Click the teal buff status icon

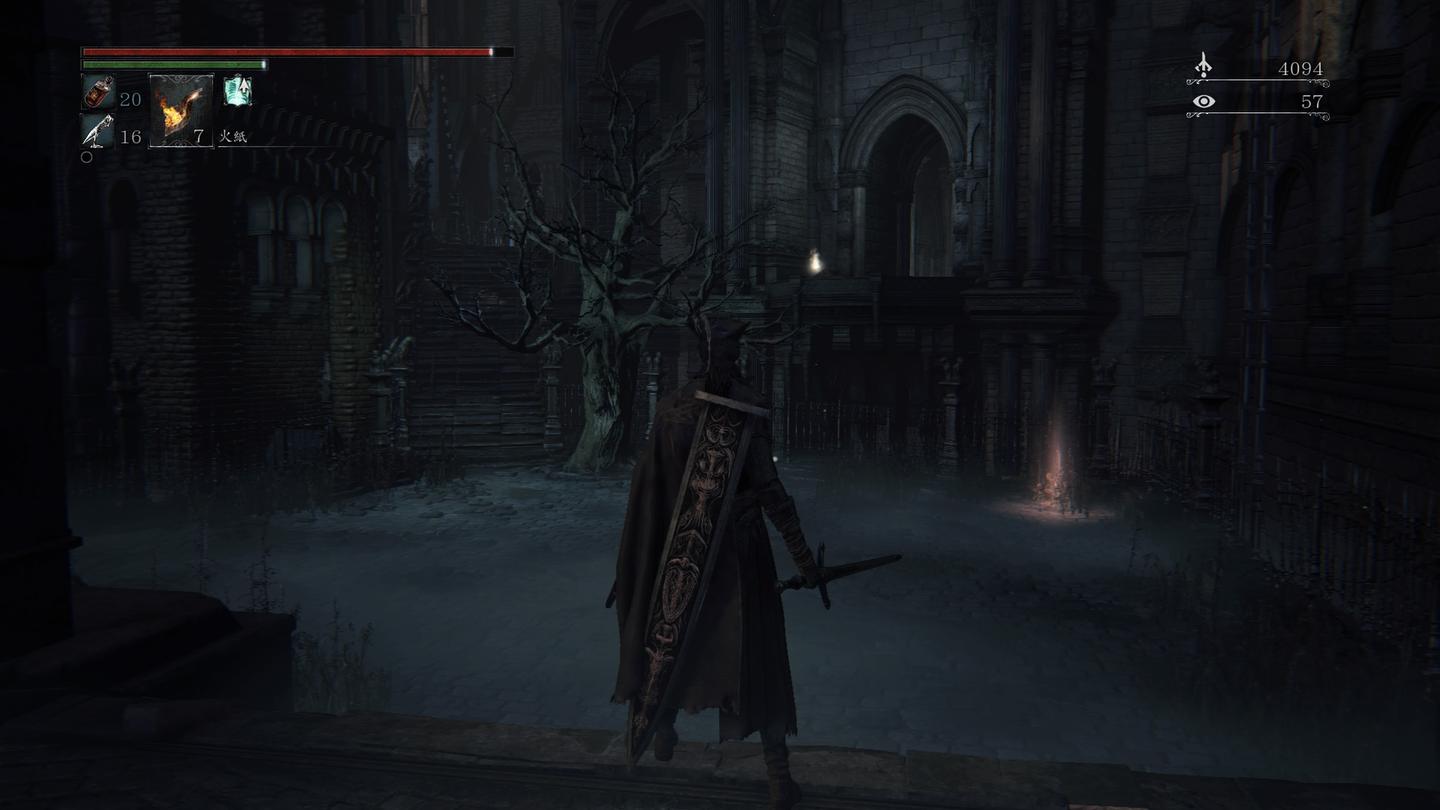coord(237,90)
